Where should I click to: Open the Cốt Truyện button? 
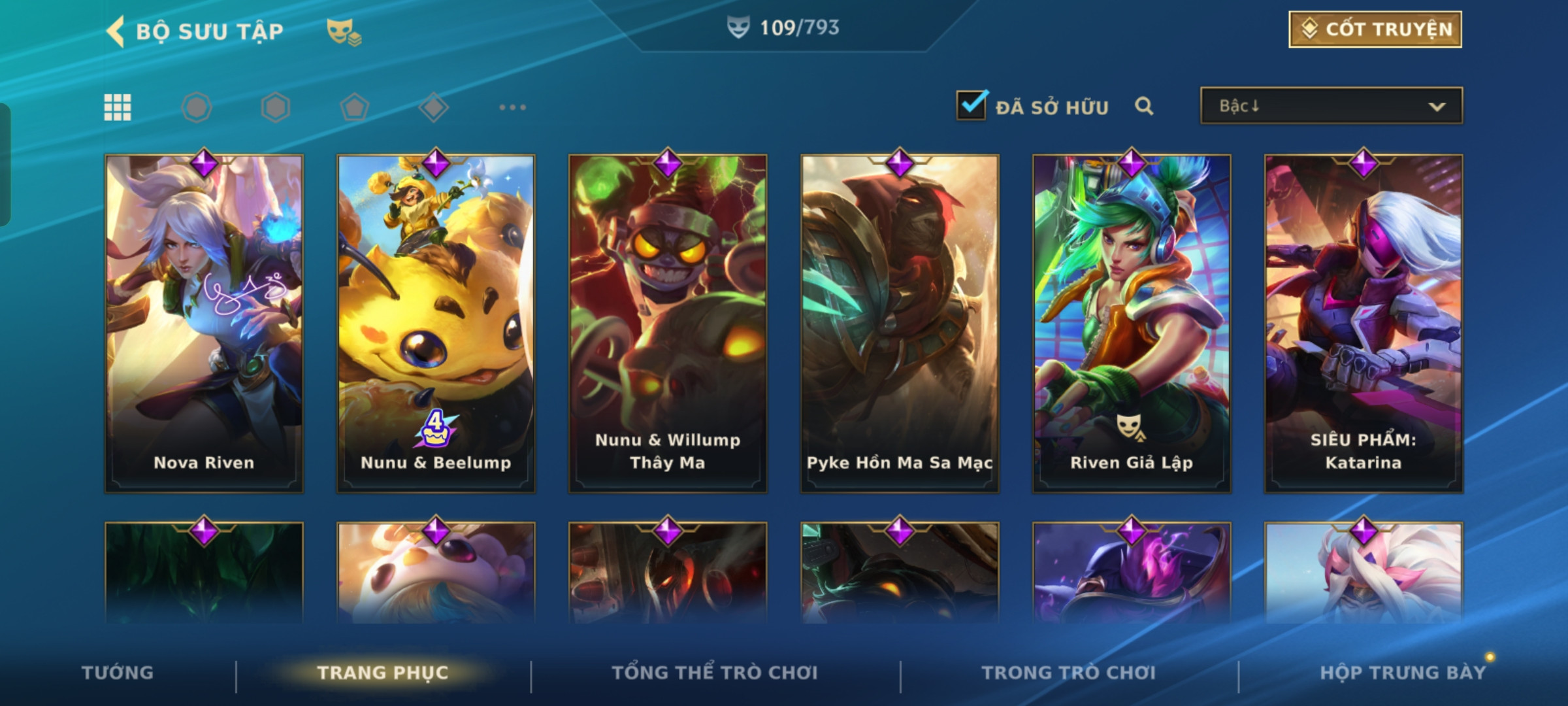point(1375,29)
